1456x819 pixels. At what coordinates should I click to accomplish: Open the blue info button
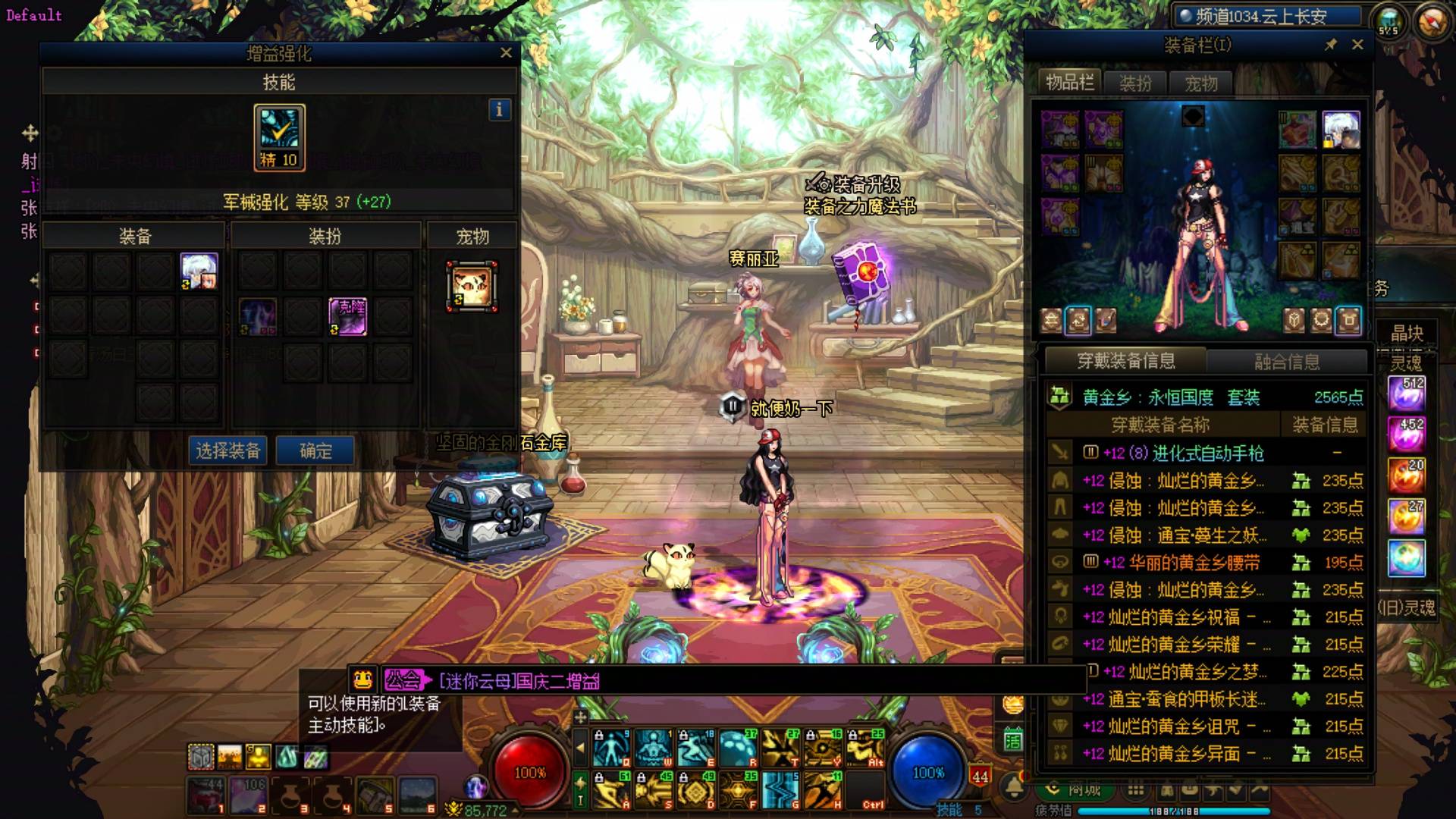pos(499,110)
